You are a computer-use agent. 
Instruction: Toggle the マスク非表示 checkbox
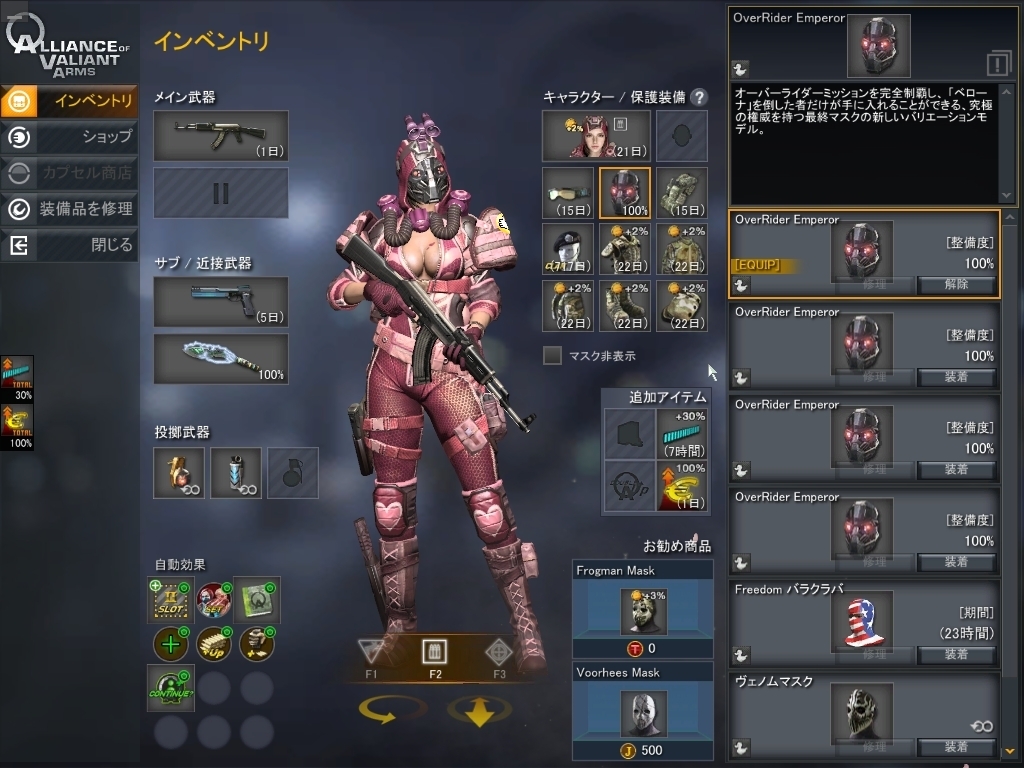(552, 355)
